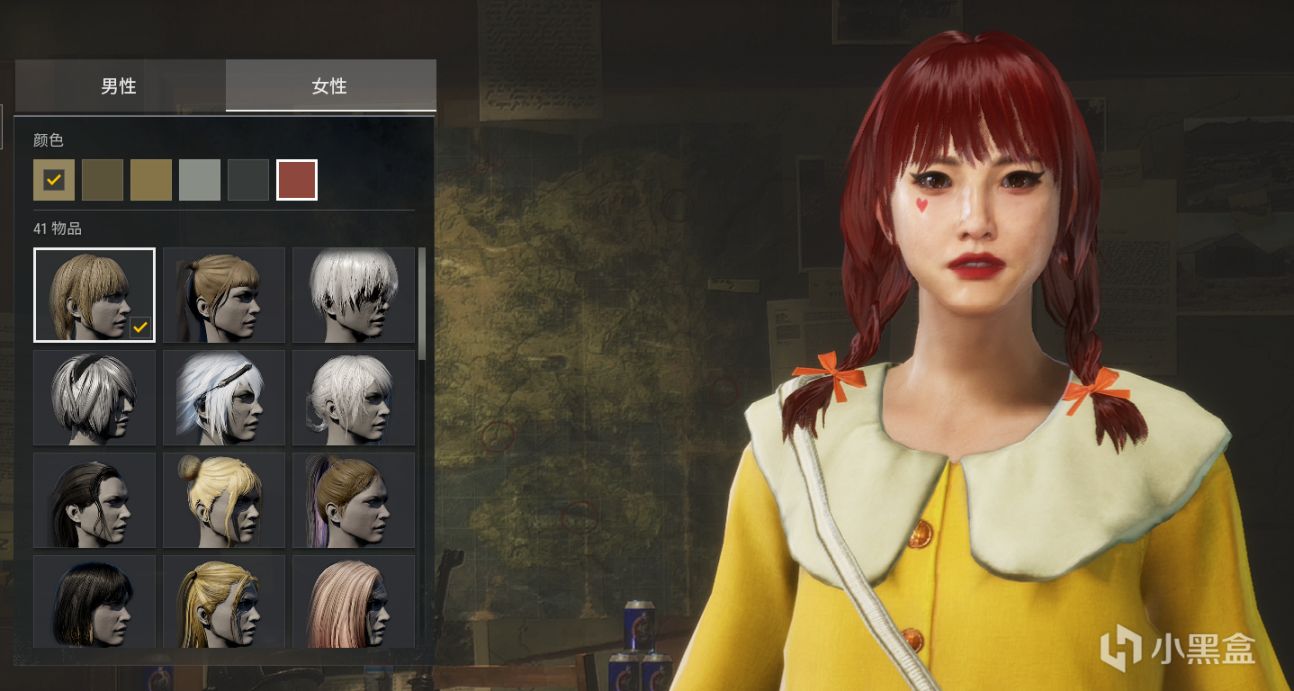Pick the silver bob with black headband
Image resolution: width=1294 pixels, height=691 pixels.
[x=94, y=397]
